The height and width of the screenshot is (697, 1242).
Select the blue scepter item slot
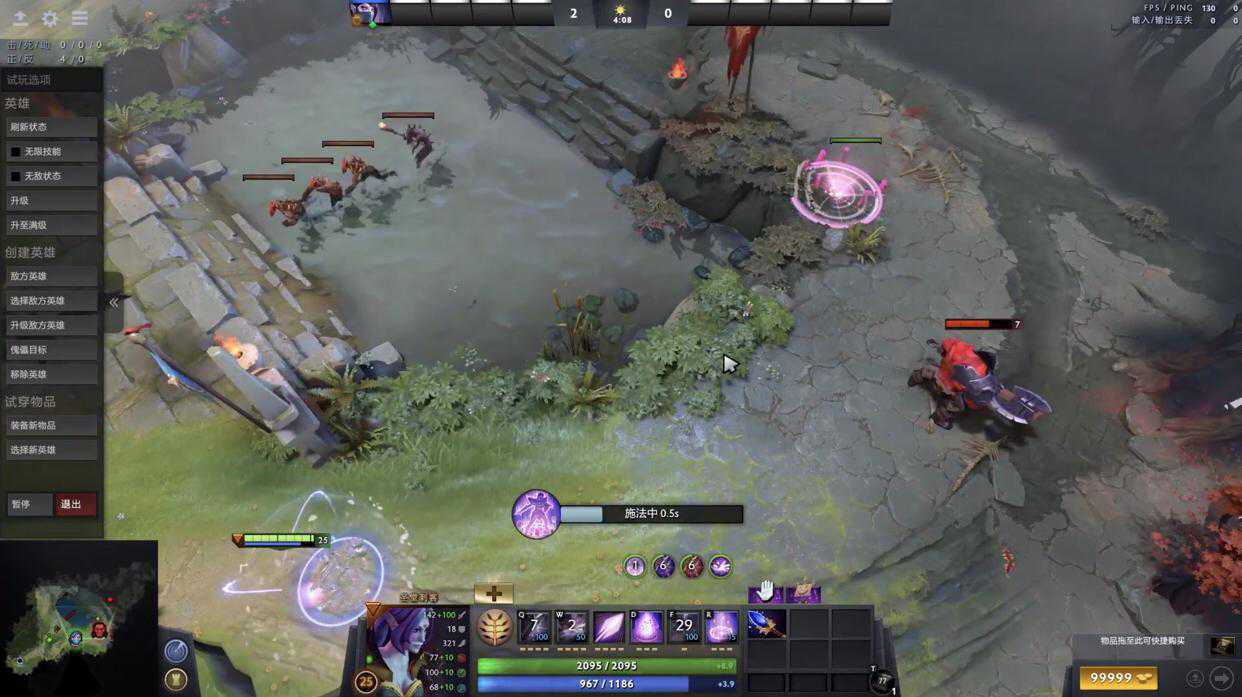766,624
